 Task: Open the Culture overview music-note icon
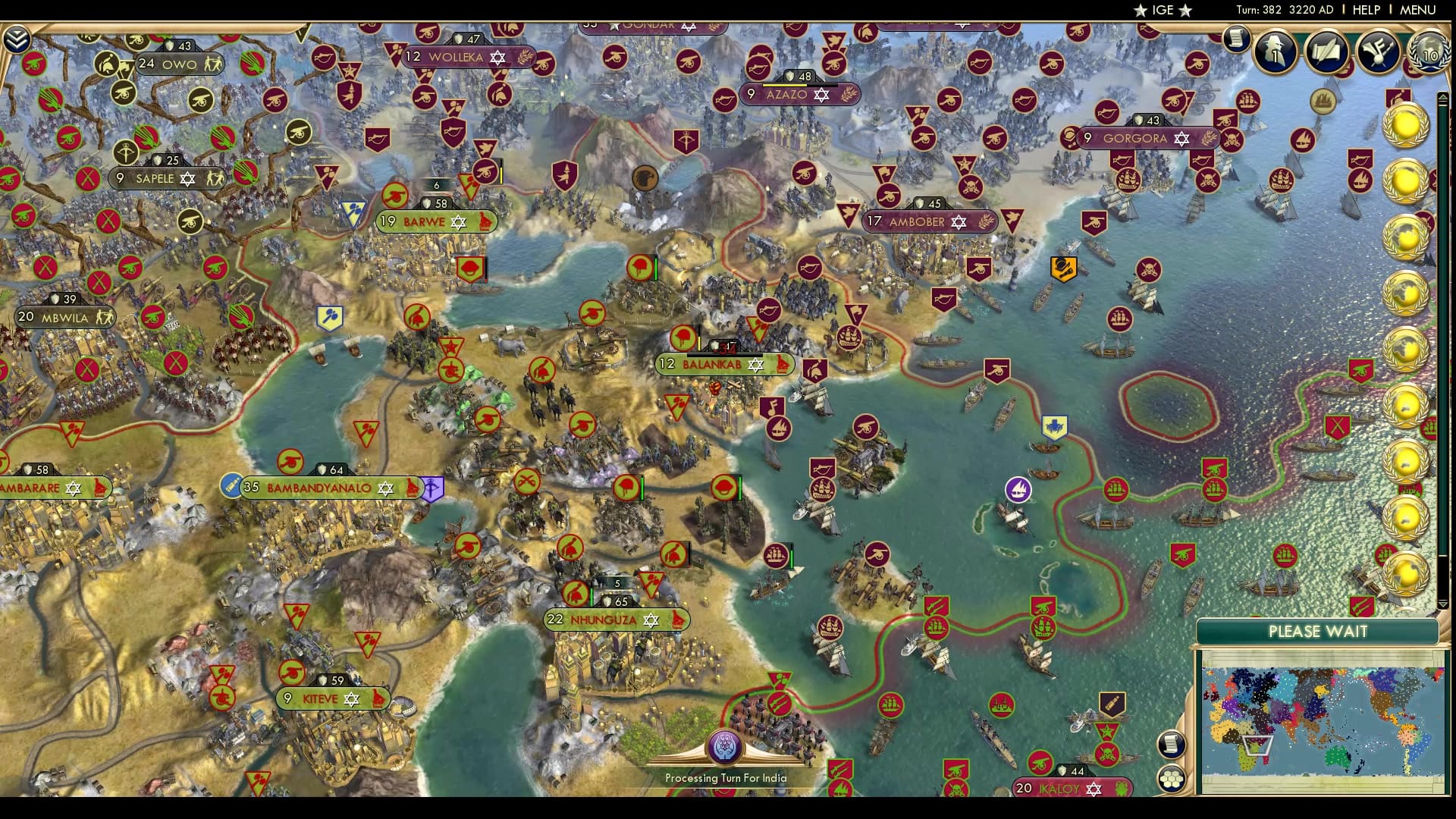[x=1376, y=52]
